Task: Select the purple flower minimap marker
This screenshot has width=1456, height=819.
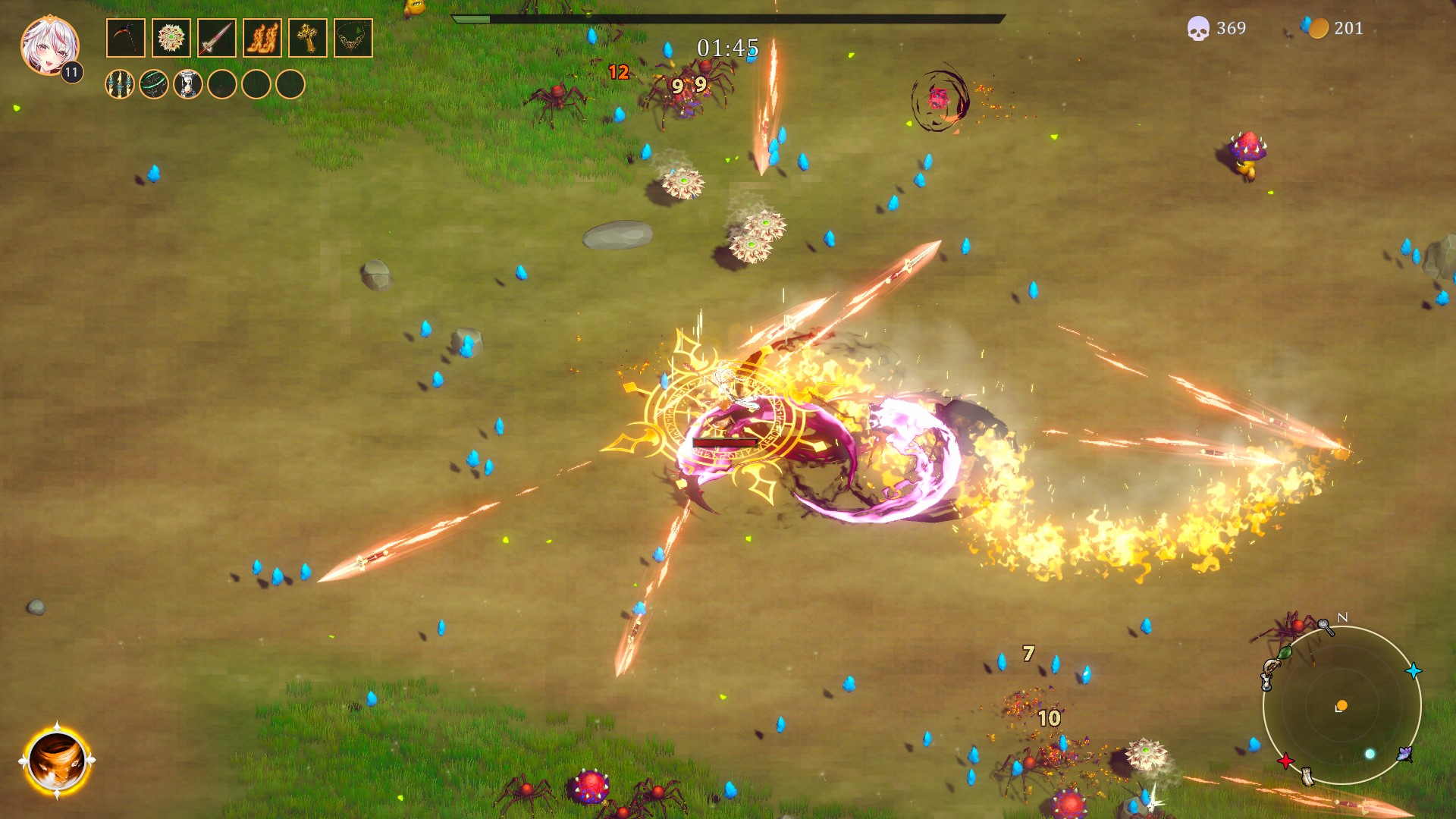Action: (x=1405, y=754)
